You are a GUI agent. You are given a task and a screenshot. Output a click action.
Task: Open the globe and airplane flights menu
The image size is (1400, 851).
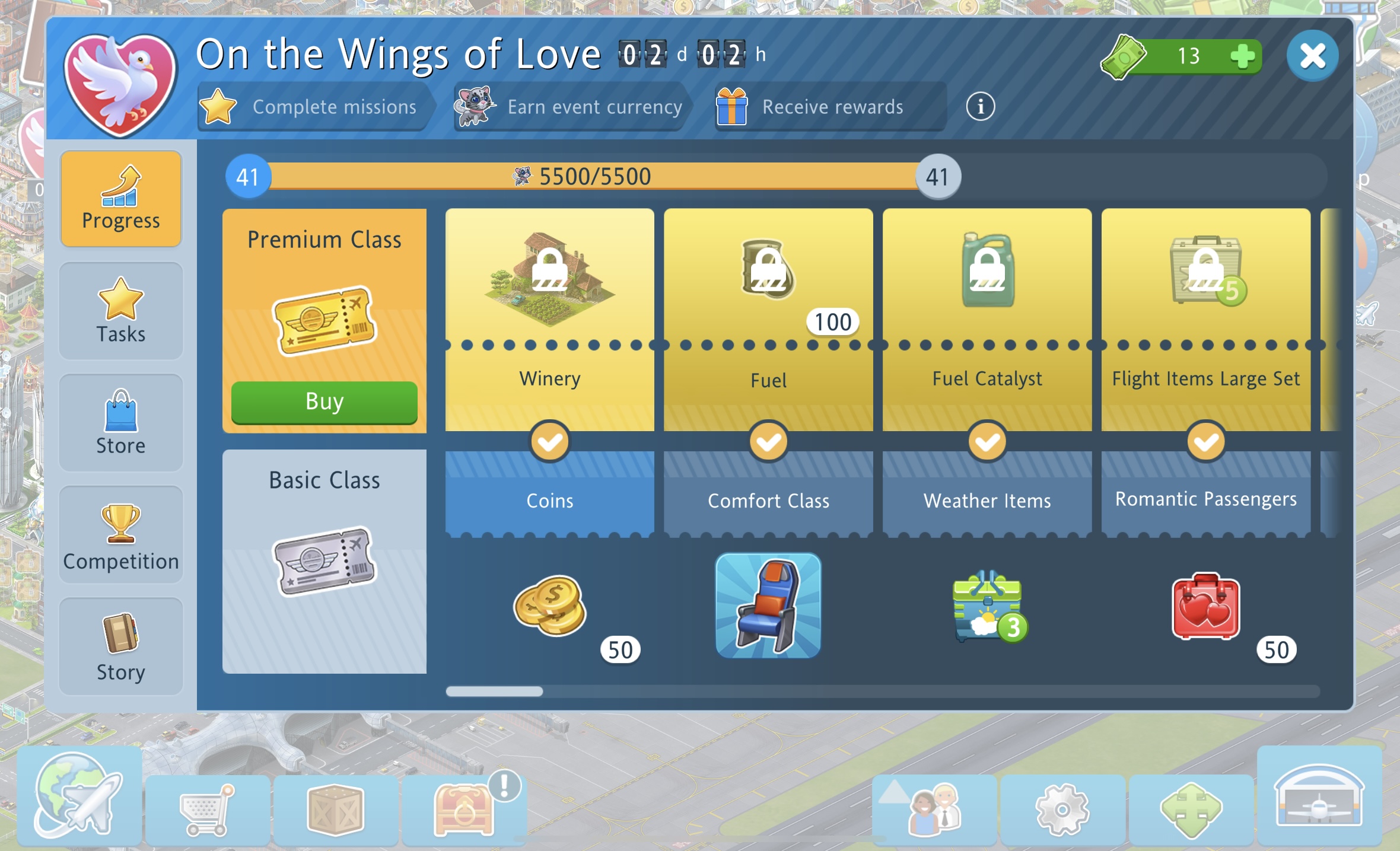(x=79, y=796)
